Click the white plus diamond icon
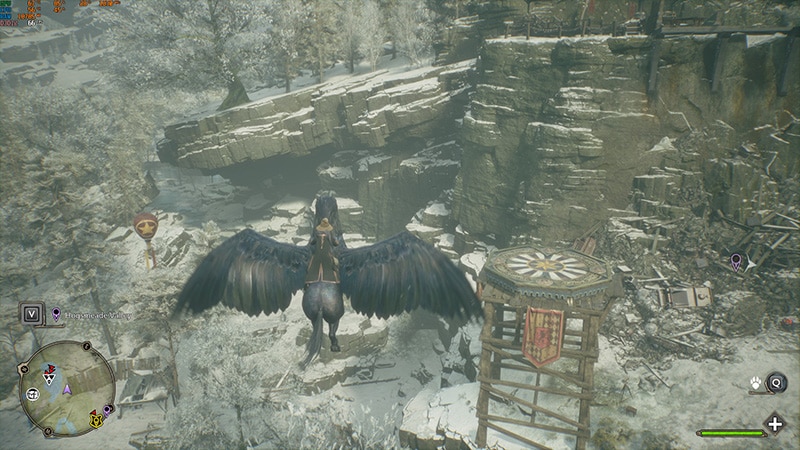Screen dimensions: 800x450 pyautogui.click(x=774, y=423)
